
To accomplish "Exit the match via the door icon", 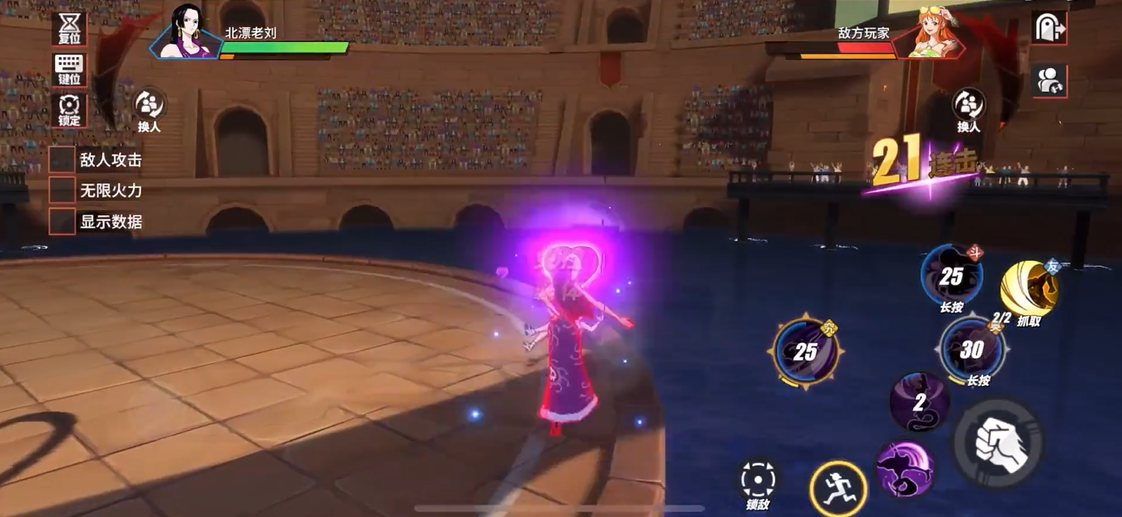I will click(1050, 29).
